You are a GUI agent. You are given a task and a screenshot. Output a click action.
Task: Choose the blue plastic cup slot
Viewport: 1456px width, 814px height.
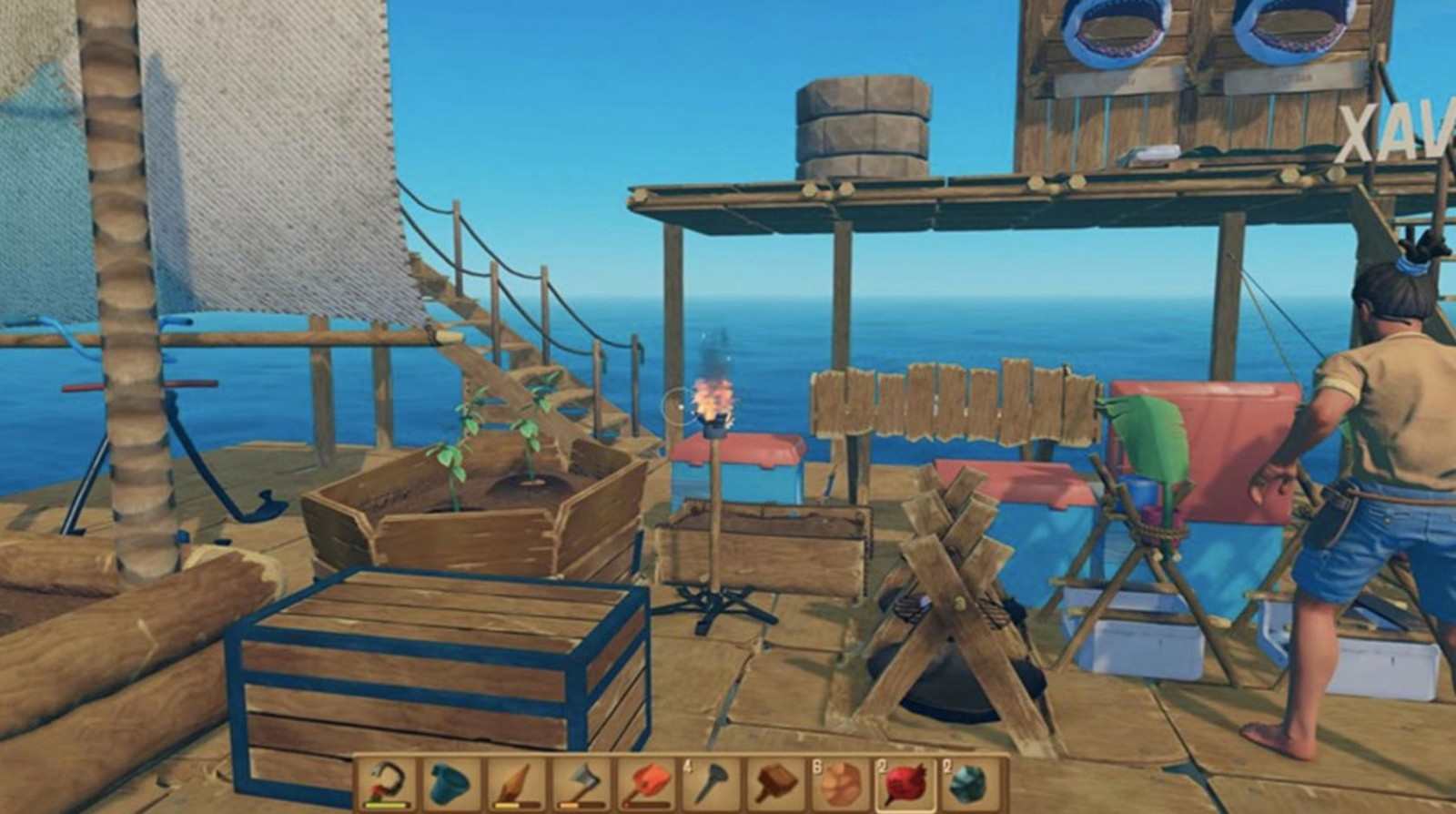point(451,783)
